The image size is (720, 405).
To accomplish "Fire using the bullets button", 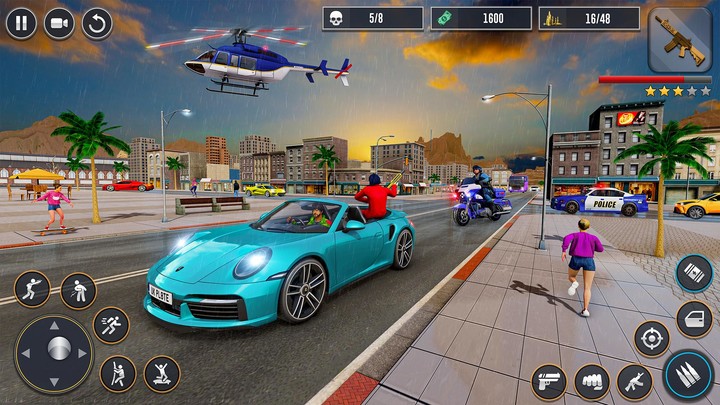I will coord(688,376).
